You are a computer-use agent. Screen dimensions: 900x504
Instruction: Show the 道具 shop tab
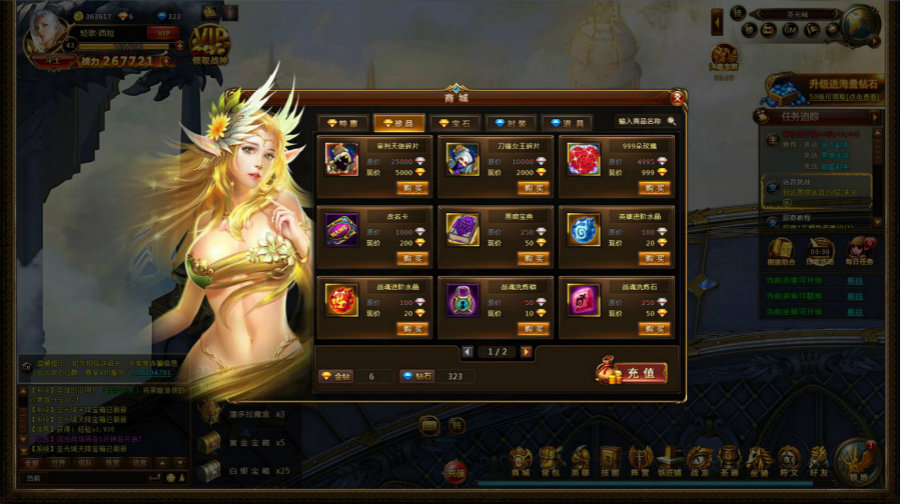[566, 122]
